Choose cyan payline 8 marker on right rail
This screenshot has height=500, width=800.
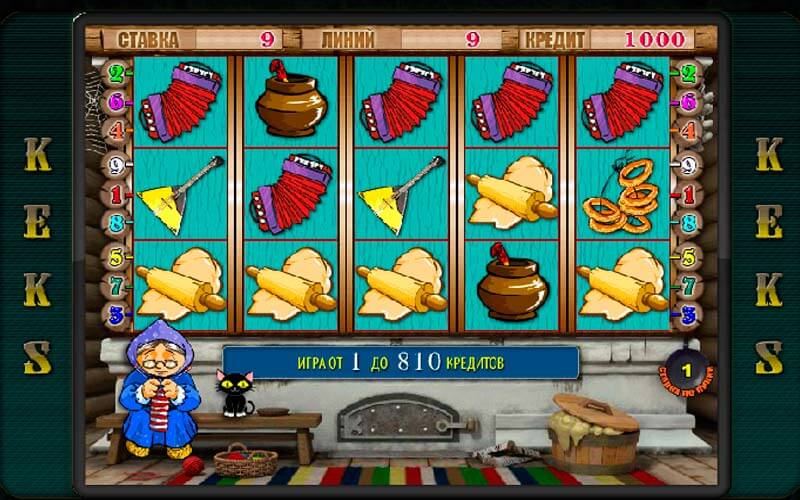tap(688, 222)
